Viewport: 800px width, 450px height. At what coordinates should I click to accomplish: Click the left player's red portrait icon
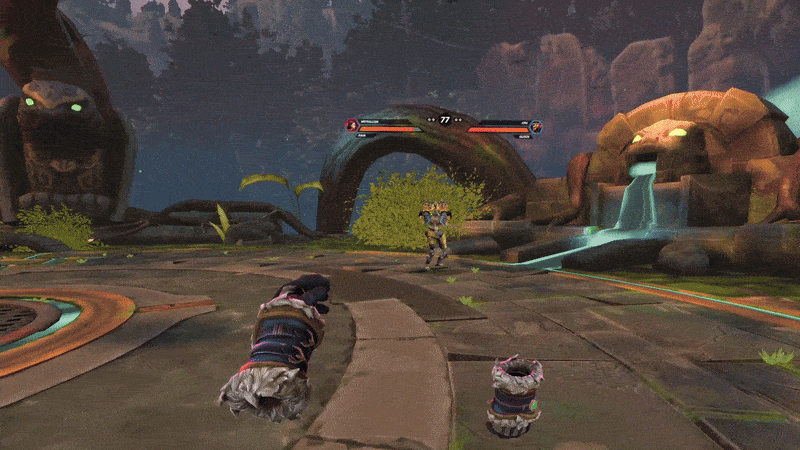pos(351,125)
